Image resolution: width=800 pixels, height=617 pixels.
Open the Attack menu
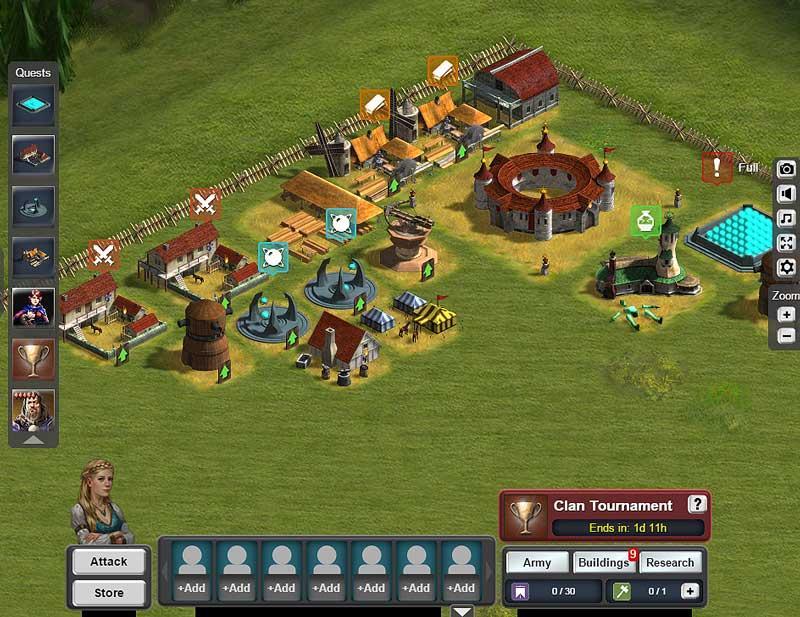[x=109, y=561]
